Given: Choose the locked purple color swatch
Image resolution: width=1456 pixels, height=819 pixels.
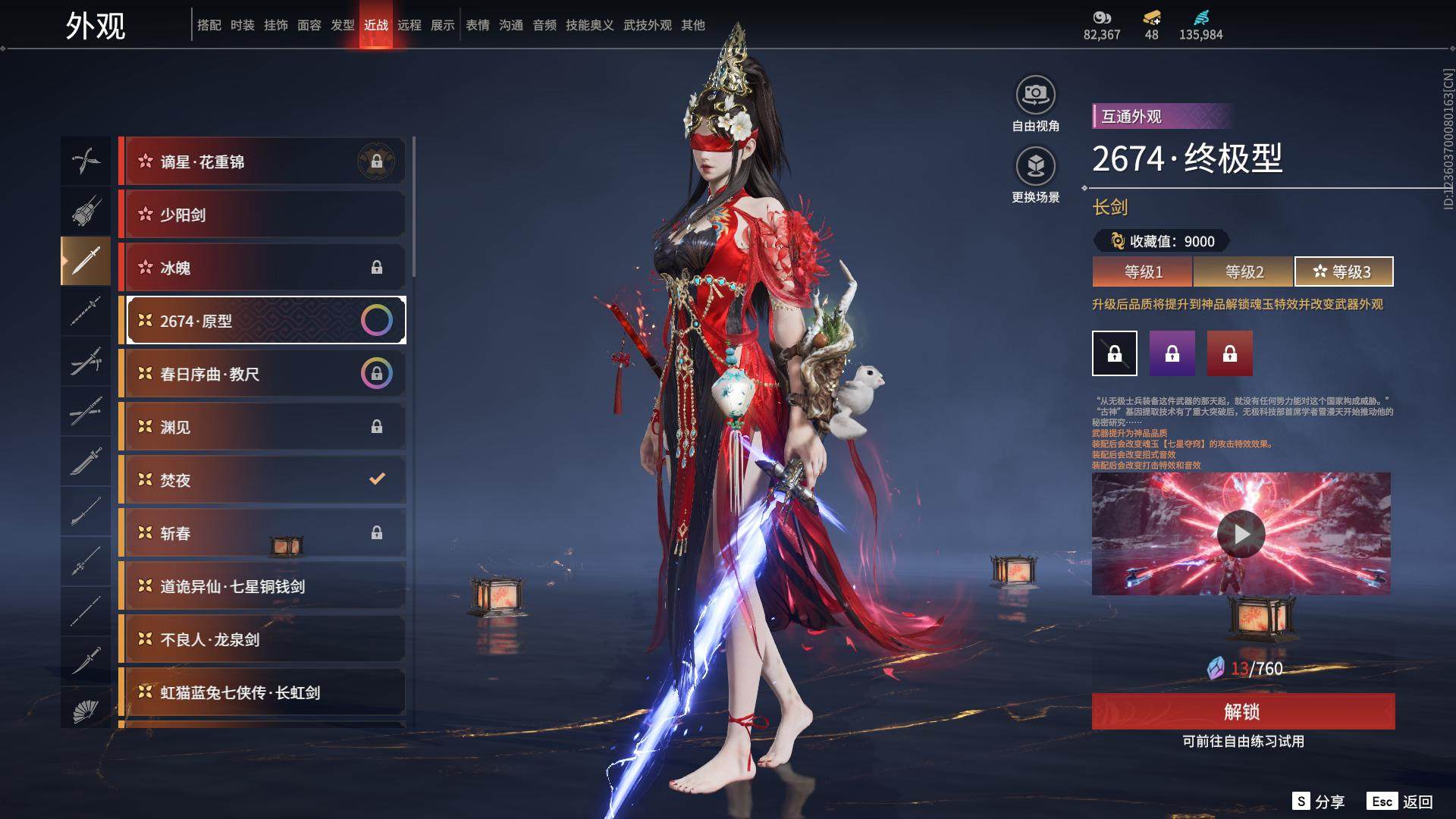Looking at the screenshot, I should point(1172,353).
